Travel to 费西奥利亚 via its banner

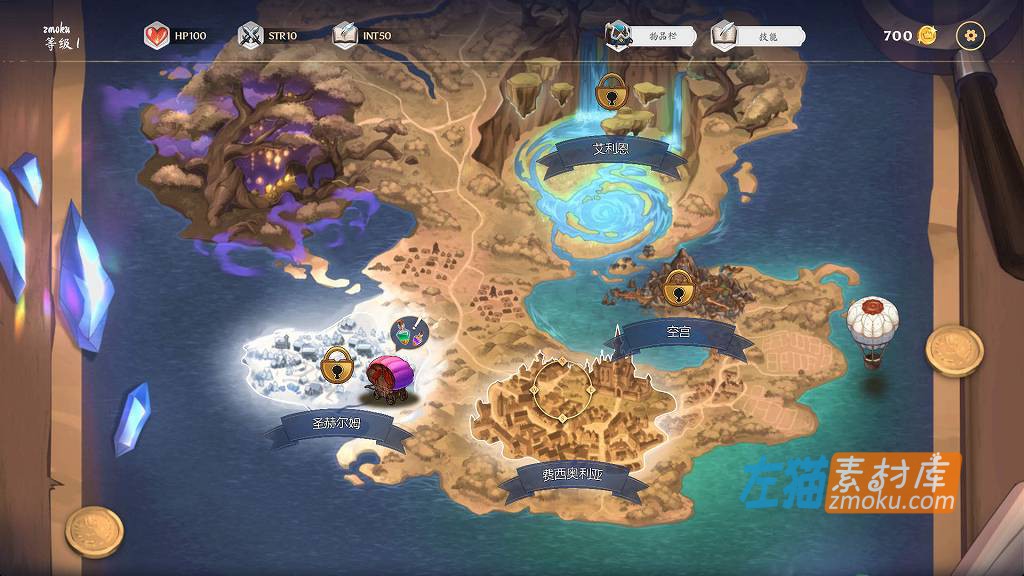point(572,476)
